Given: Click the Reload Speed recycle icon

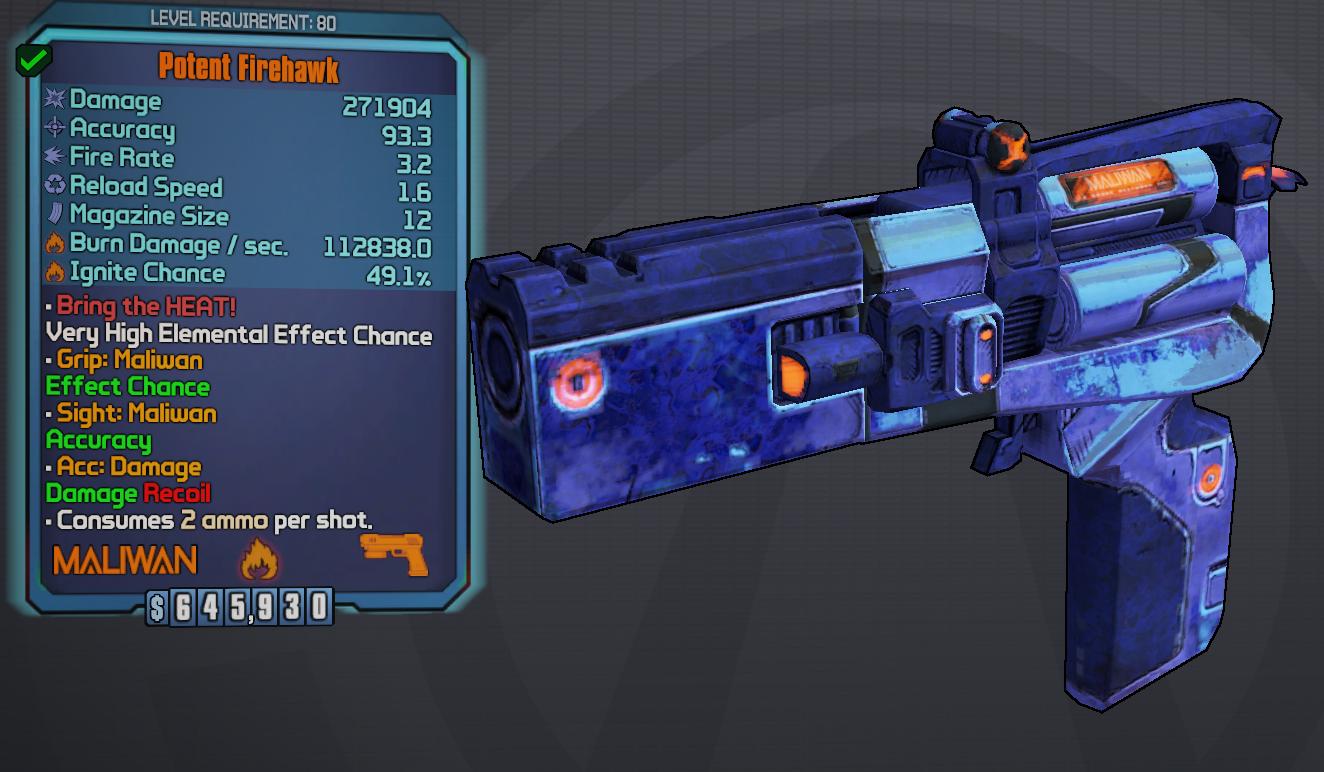Looking at the screenshot, I should 55,187.
